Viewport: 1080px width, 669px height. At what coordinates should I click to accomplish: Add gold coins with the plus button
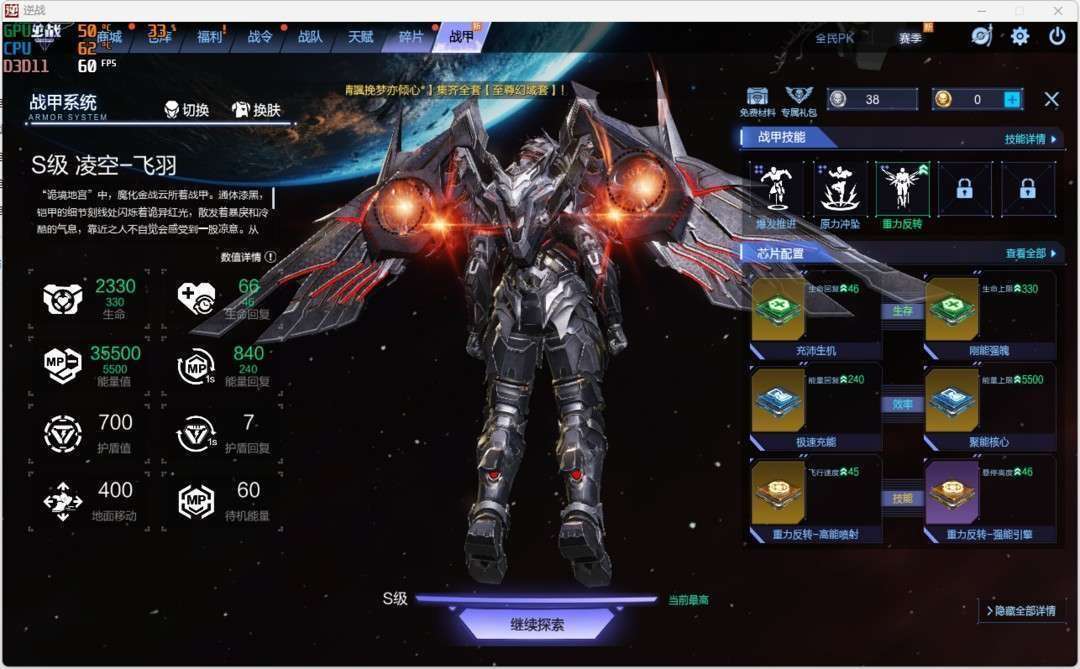pyautogui.click(x=1012, y=99)
